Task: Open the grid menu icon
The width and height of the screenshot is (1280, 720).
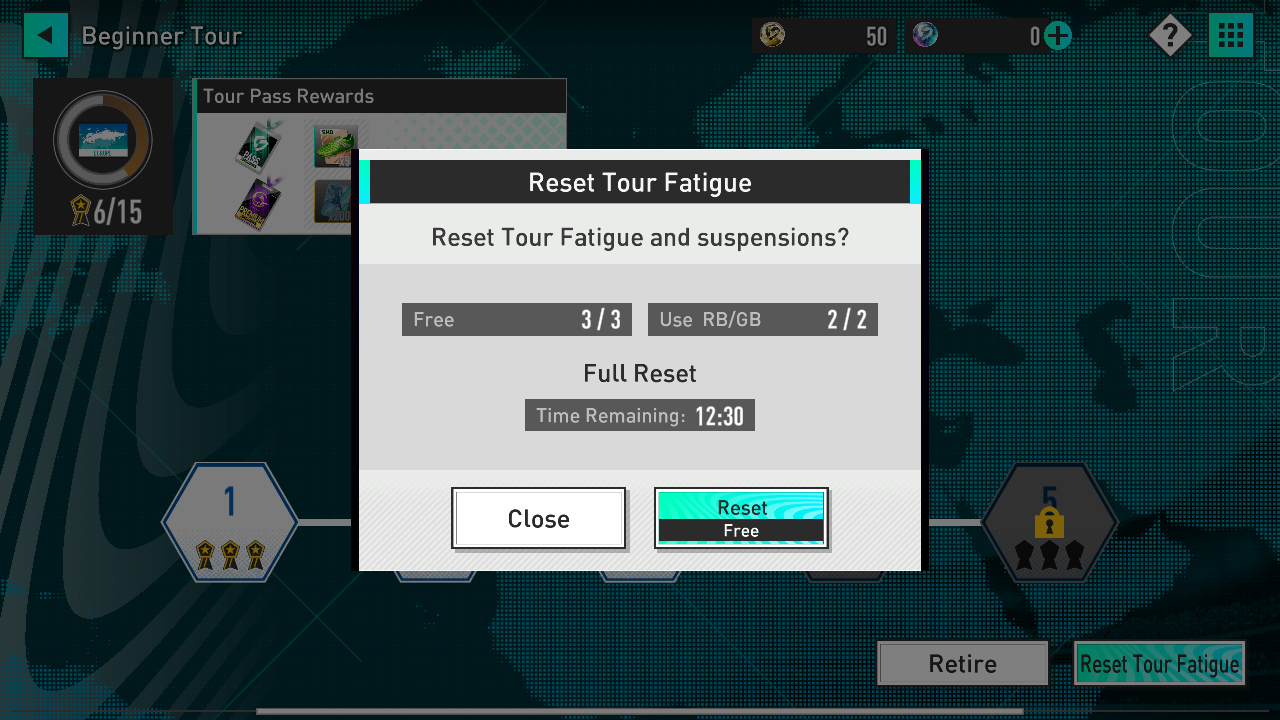Action: pyautogui.click(x=1231, y=36)
